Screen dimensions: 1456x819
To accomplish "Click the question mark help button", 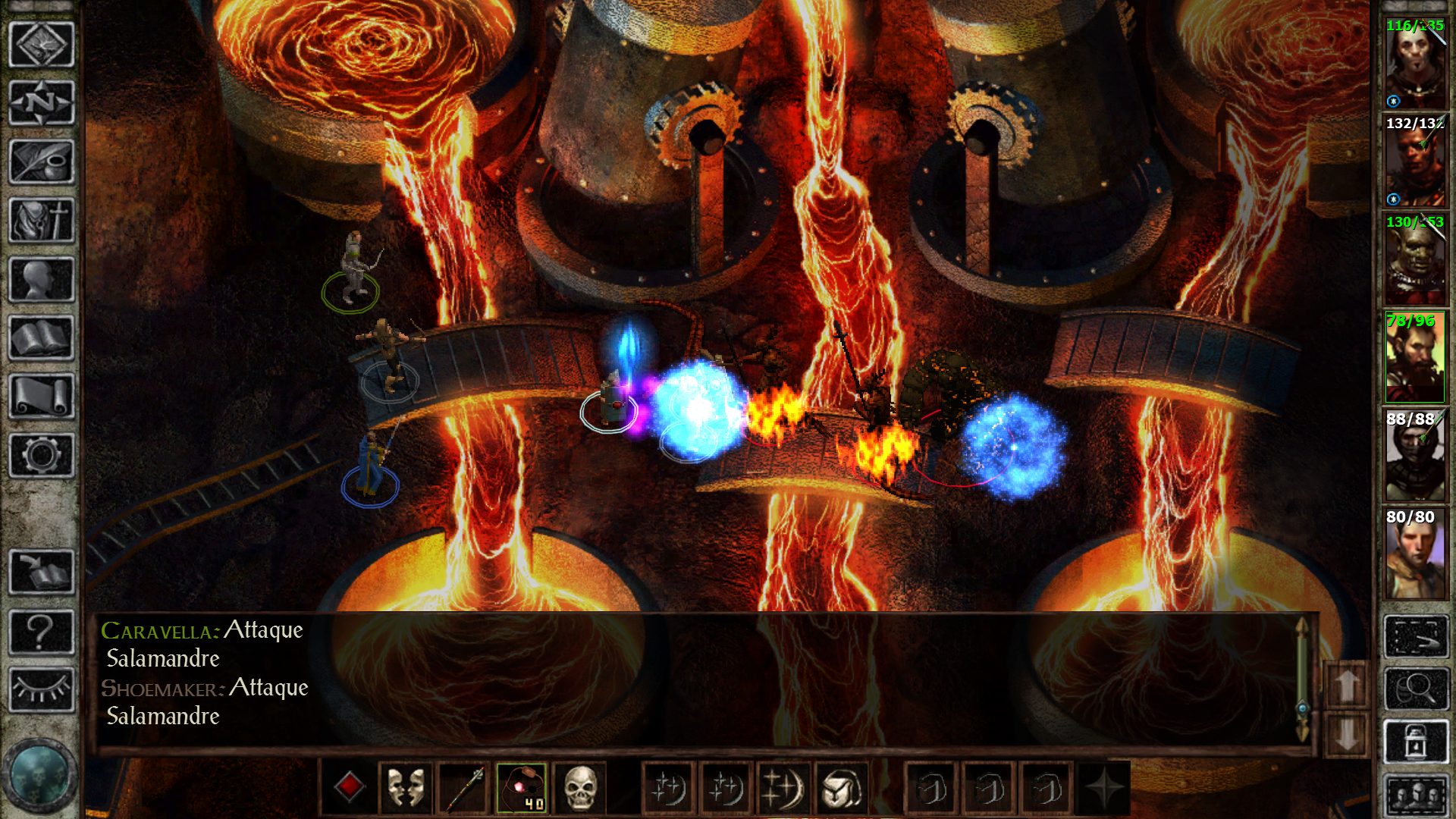I will pyautogui.click(x=41, y=631).
